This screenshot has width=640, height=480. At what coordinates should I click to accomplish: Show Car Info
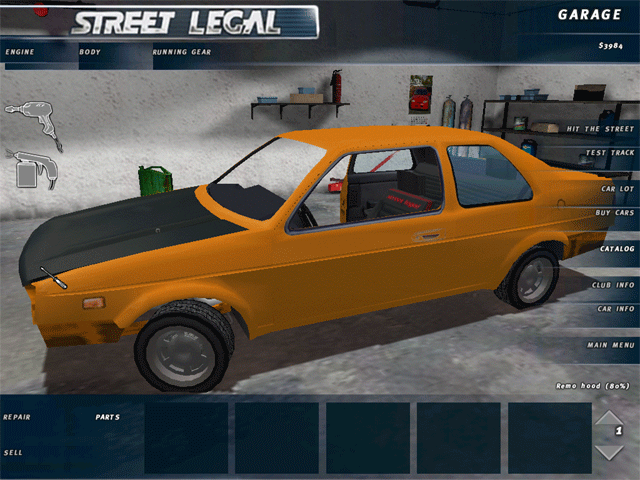coord(616,309)
